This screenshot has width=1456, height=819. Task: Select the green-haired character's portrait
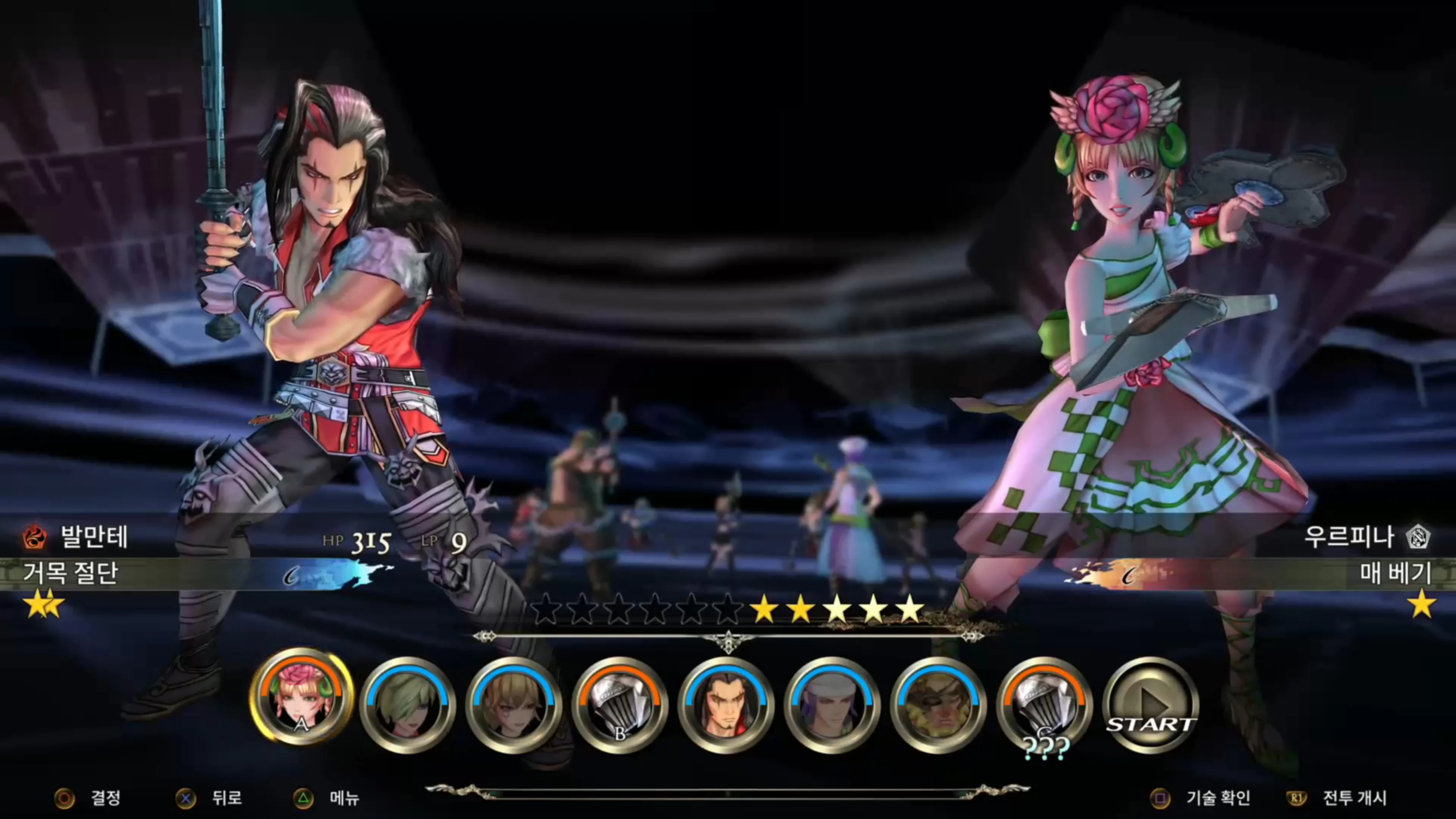click(407, 704)
